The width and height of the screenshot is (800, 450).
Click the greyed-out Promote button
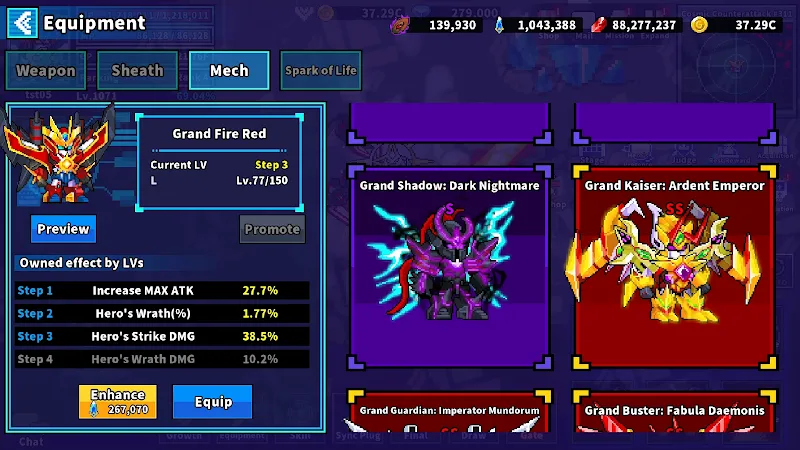tap(272, 229)
